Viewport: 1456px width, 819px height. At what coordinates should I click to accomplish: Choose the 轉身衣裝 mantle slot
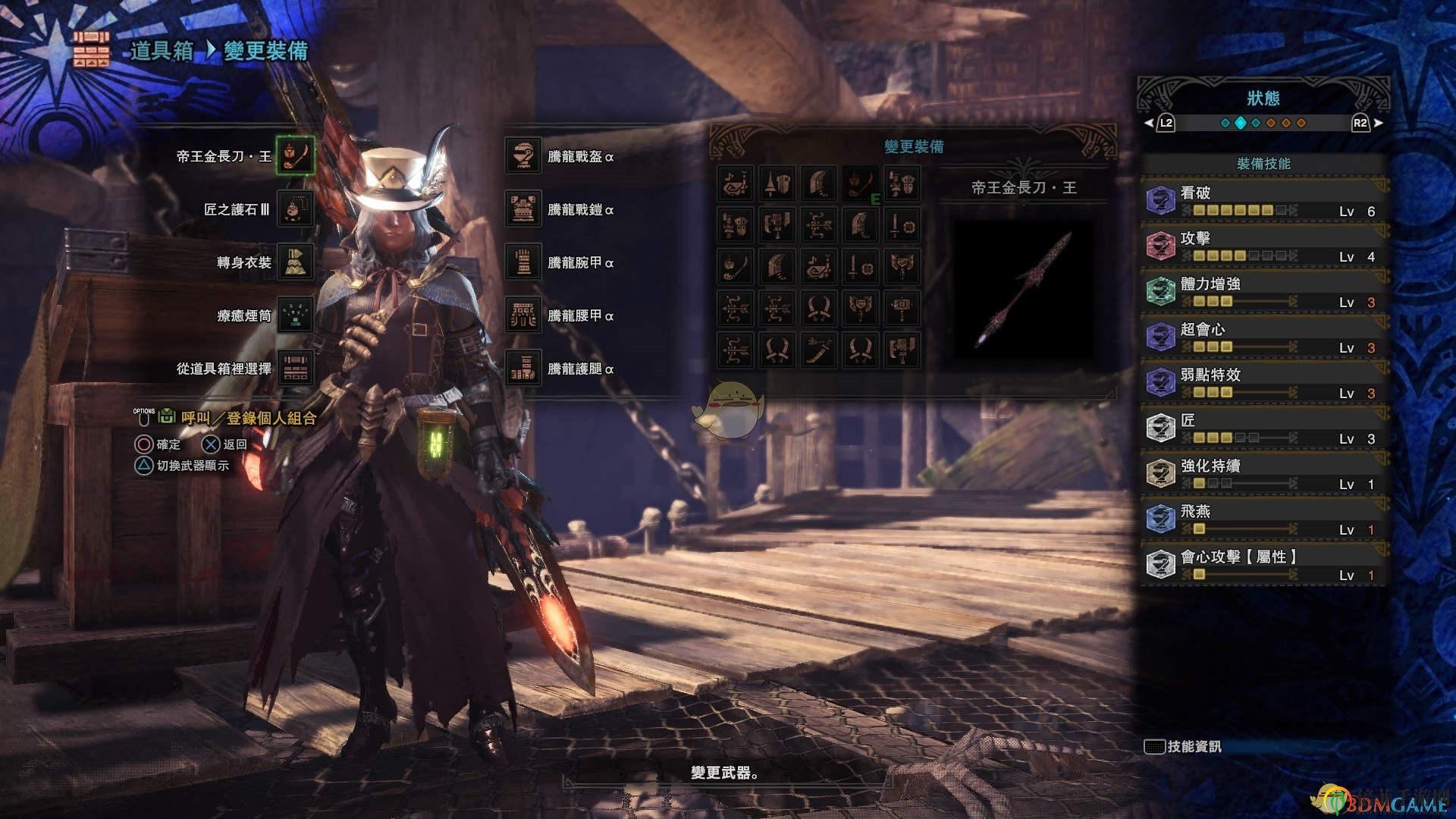[x=295, y=262]
